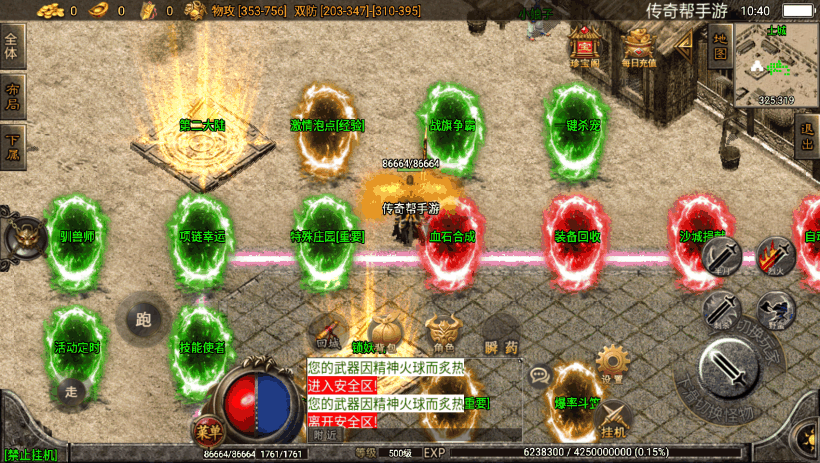Open the 每日充值 daily recharge icon
Viewport: 820px width, 463px height.
click(640, 46)
